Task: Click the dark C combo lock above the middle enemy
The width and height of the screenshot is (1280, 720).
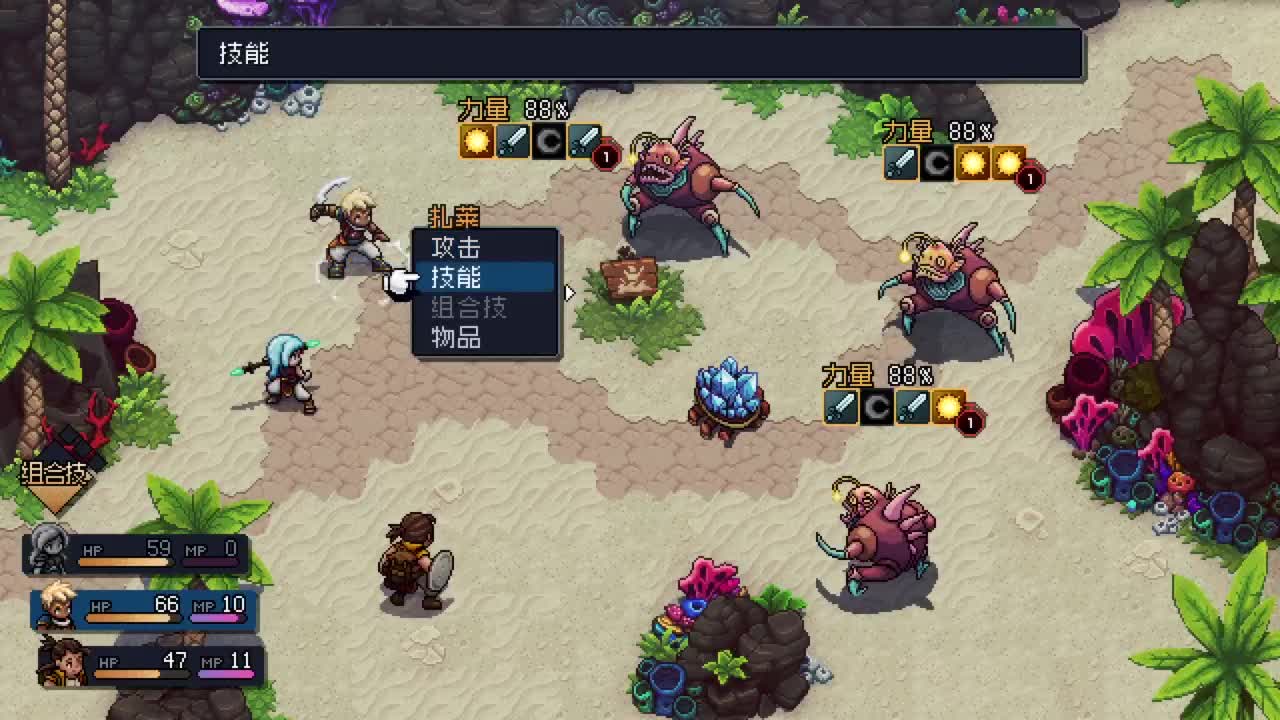Action: [x=877, y=408]
